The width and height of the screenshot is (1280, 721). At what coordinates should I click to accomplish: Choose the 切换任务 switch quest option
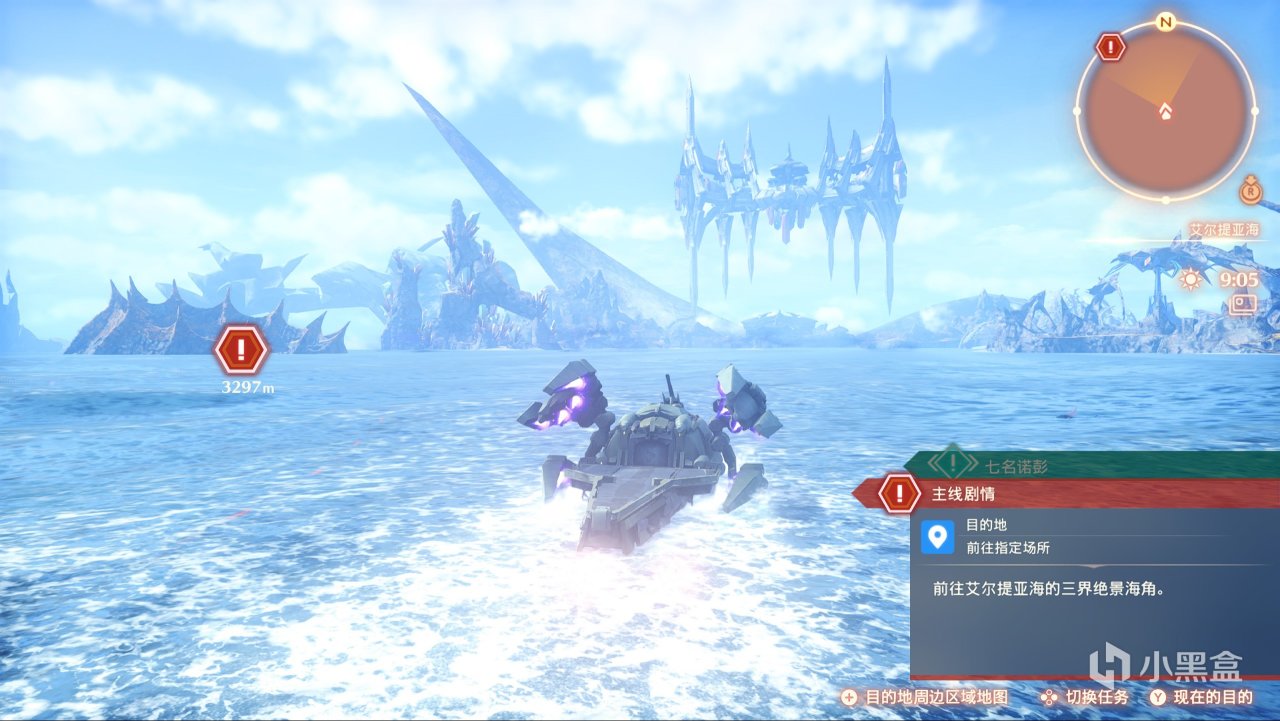(x=1085, y=697)
